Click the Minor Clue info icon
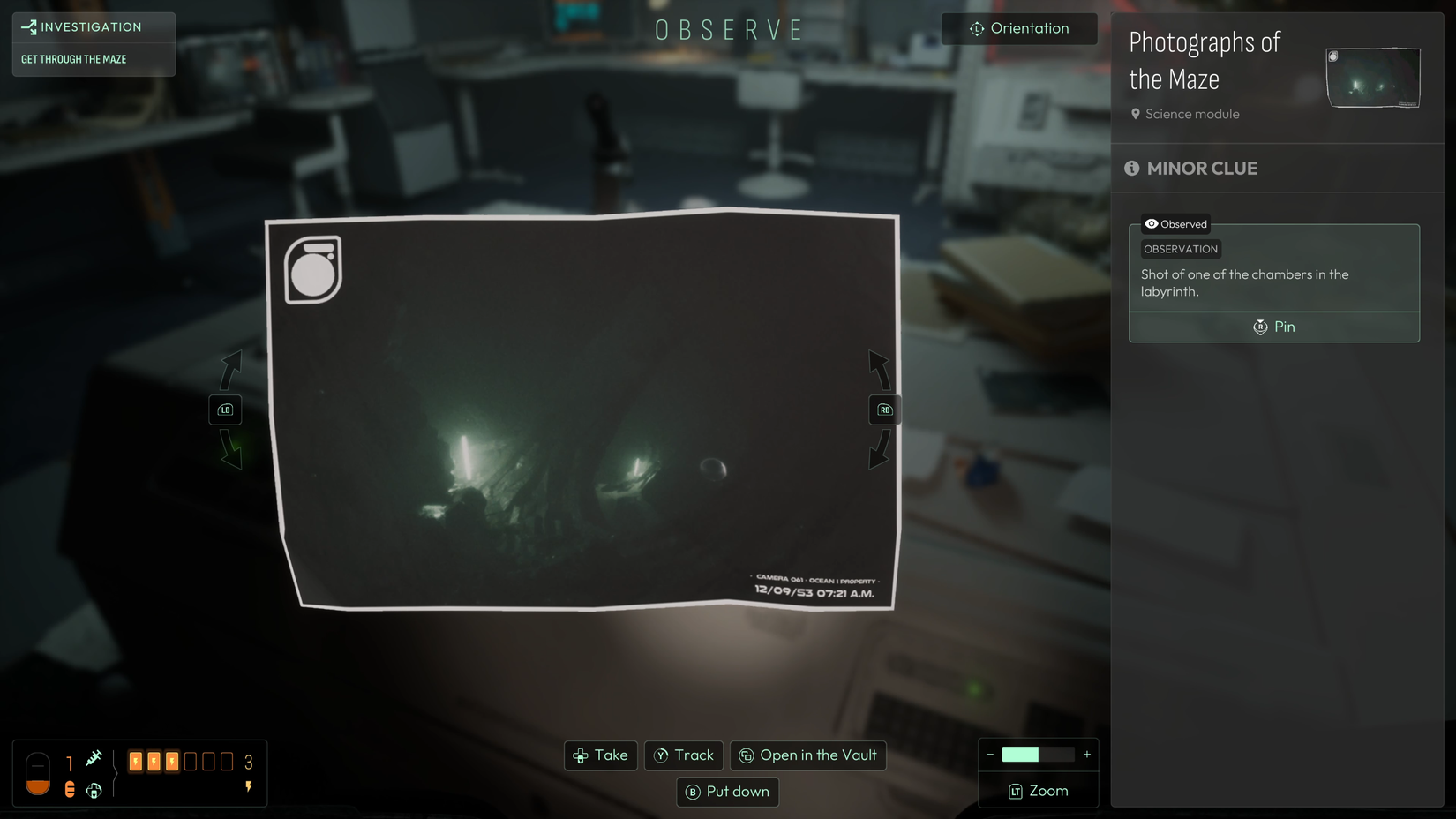The image size is (1456, 819). 1132,168
